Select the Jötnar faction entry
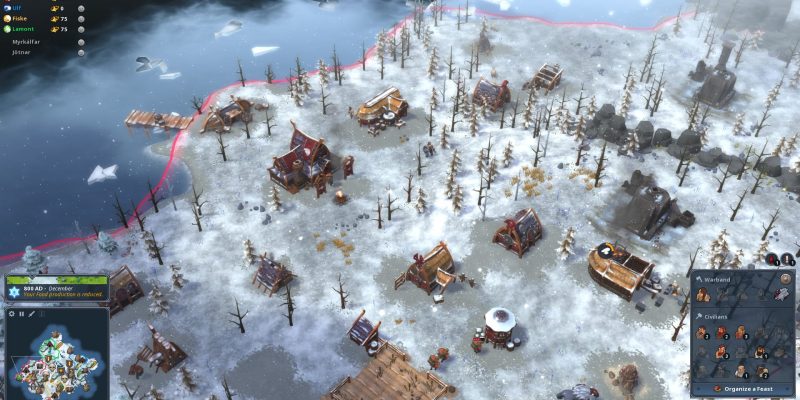The height and width of the screenshot is (400, 800). [x=22, y=52]
